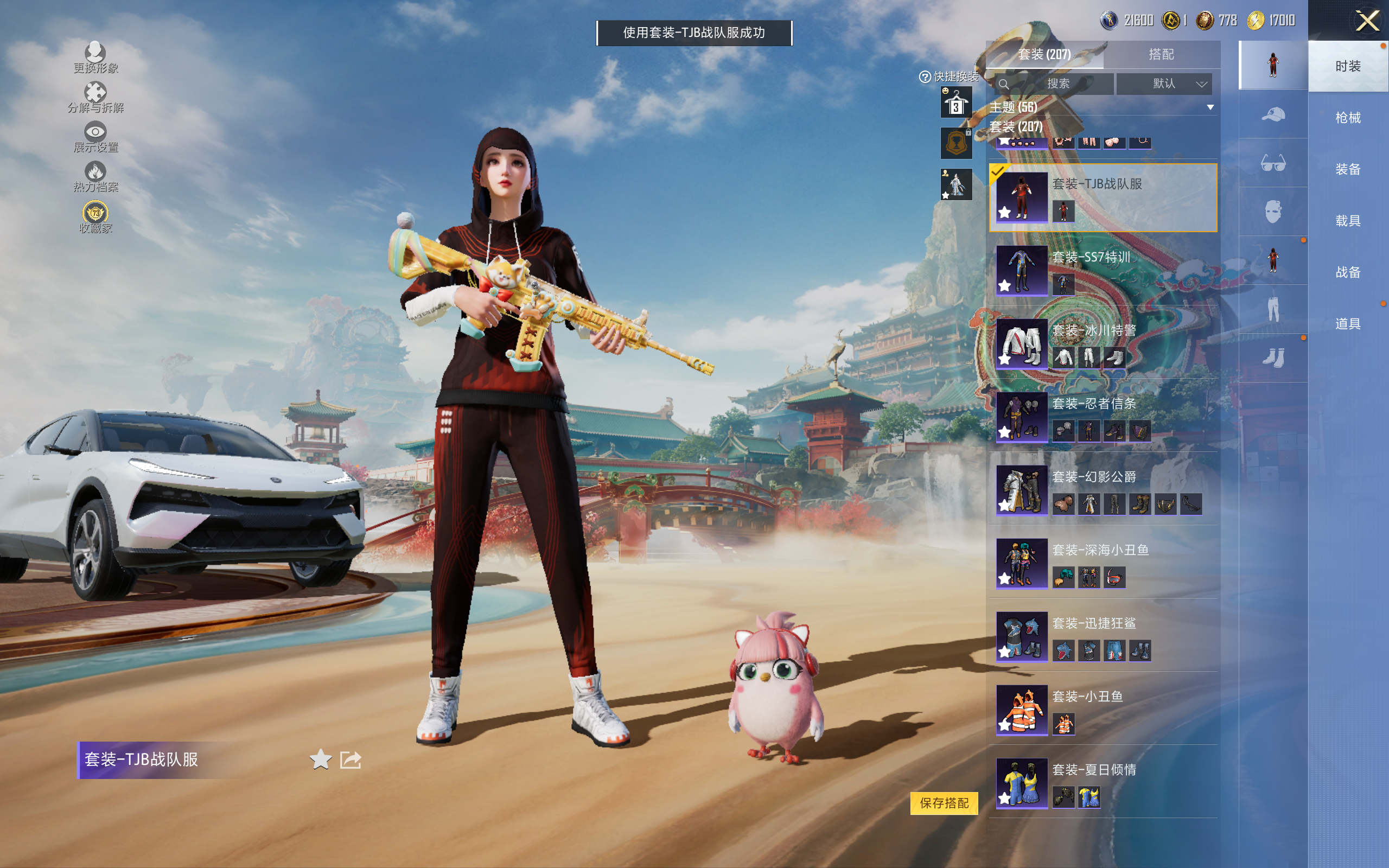Share the outfit via the share icon

(x=350, y=759)
